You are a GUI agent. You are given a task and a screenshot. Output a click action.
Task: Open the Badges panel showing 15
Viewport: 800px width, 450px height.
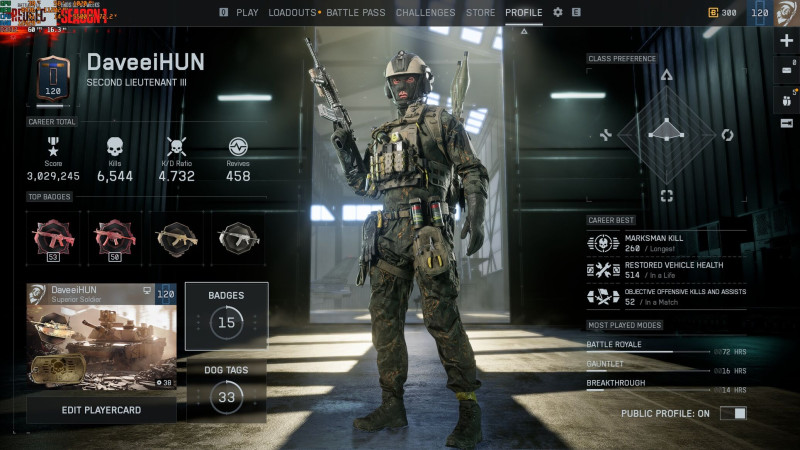tap(226, 315)
